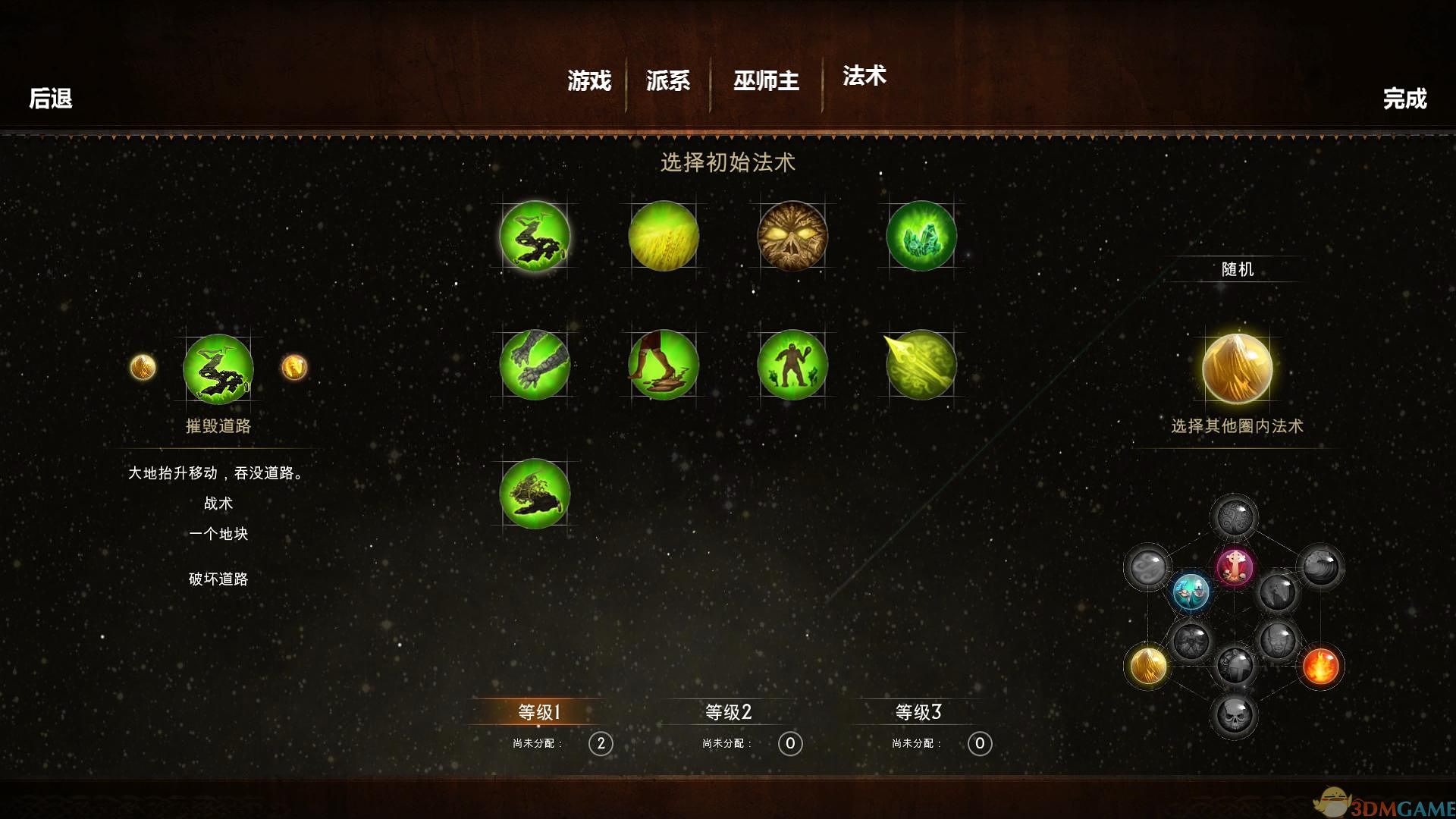Select the stone face spell icon
The width and height of the screenshot is (1456, 819).
[792, 237]
